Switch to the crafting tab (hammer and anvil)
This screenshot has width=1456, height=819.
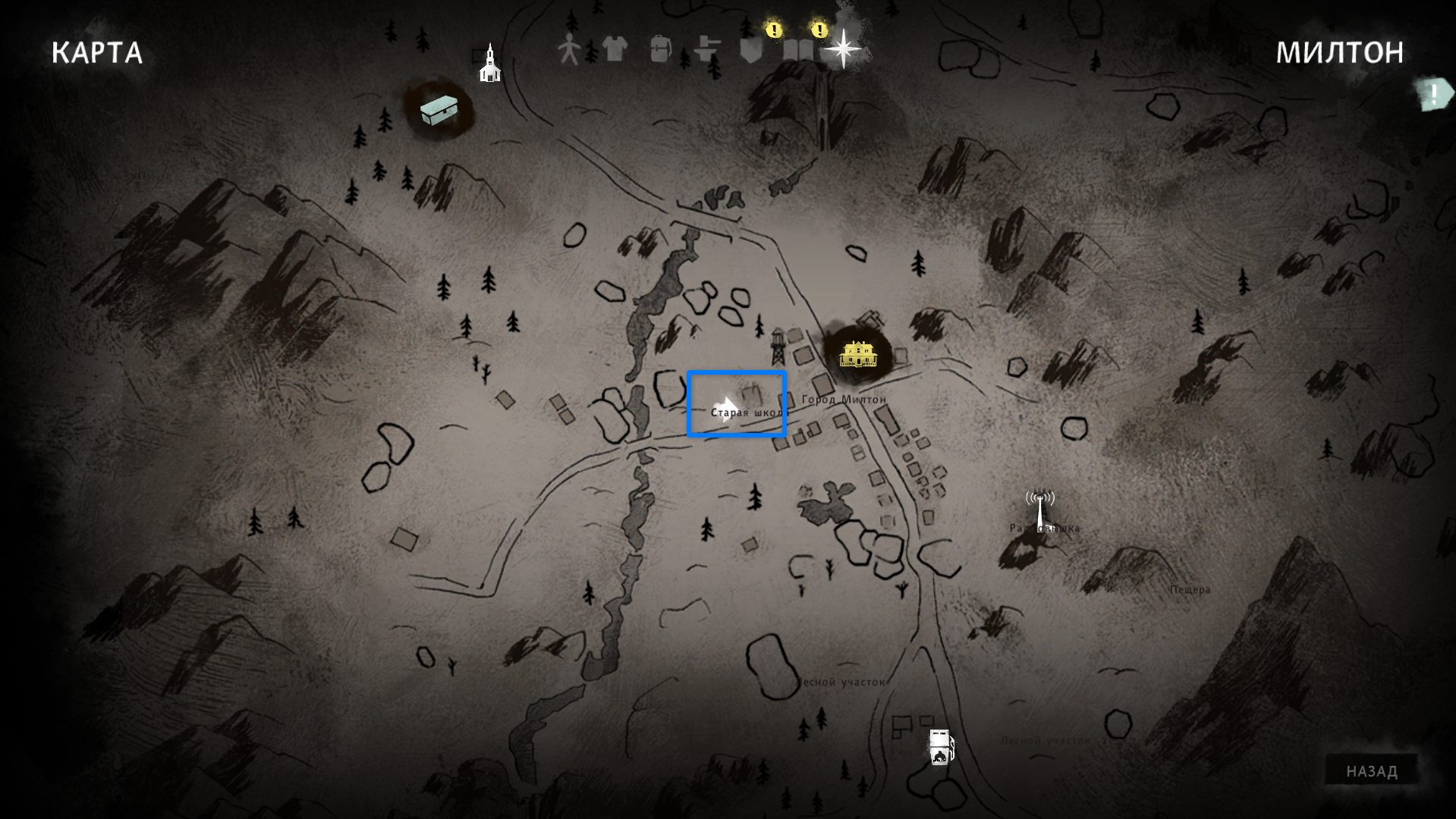[706, 50]
